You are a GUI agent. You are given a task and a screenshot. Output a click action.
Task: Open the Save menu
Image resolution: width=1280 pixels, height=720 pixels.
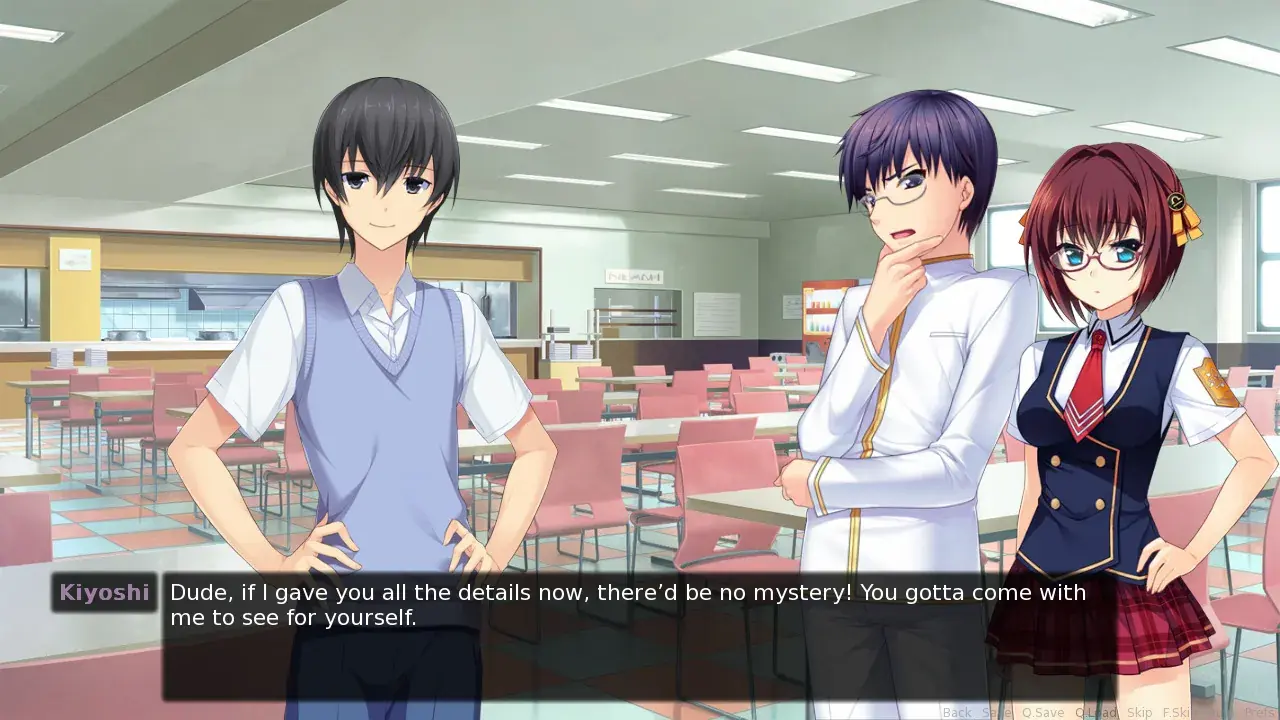[995, 712]
